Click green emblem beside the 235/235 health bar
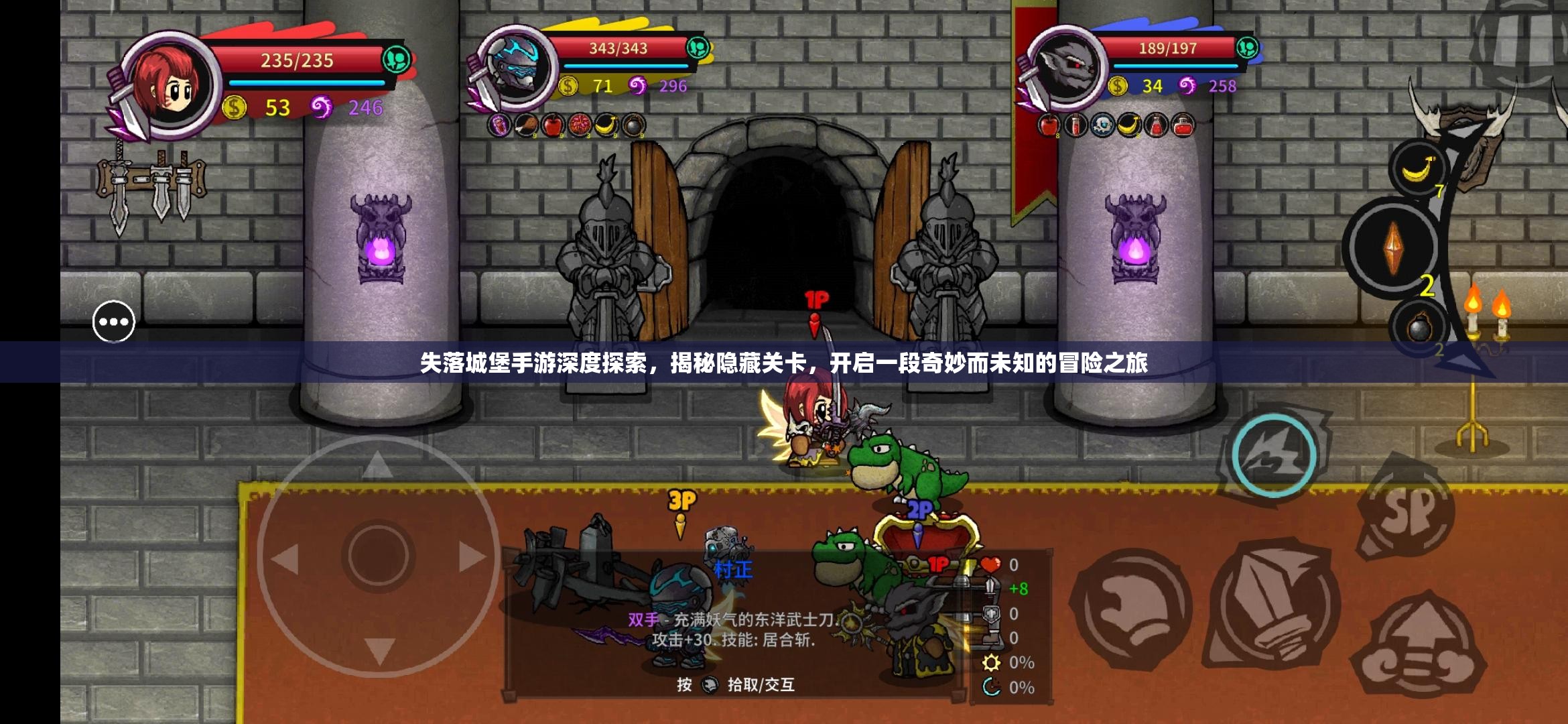This screenshot has width=1568, height=724. coord(396,60)
